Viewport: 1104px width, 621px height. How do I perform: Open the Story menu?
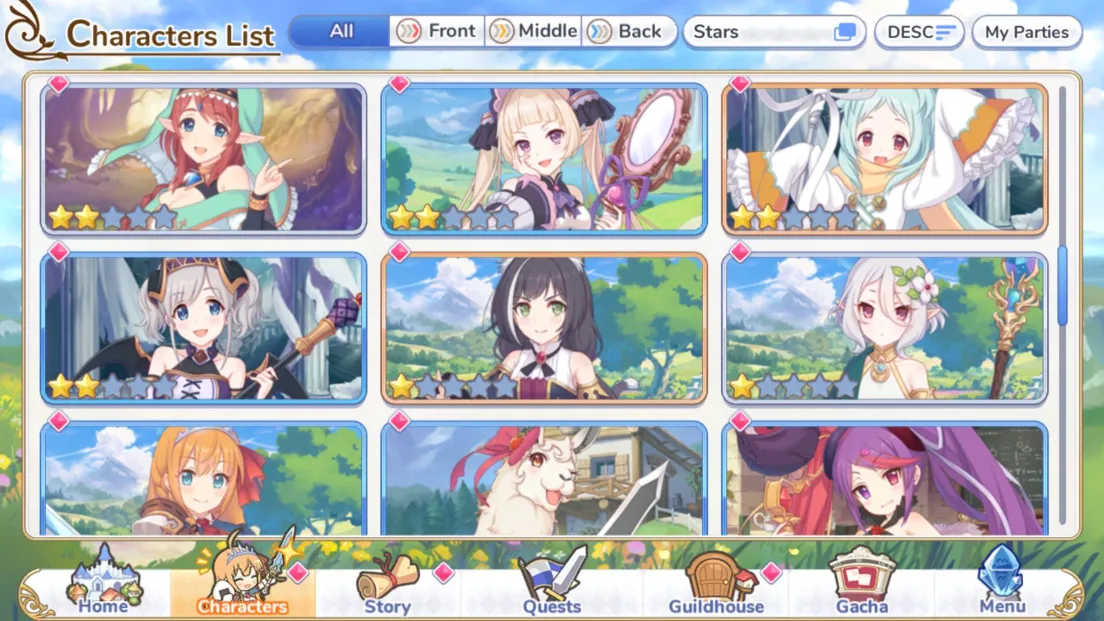pos(388,587)
